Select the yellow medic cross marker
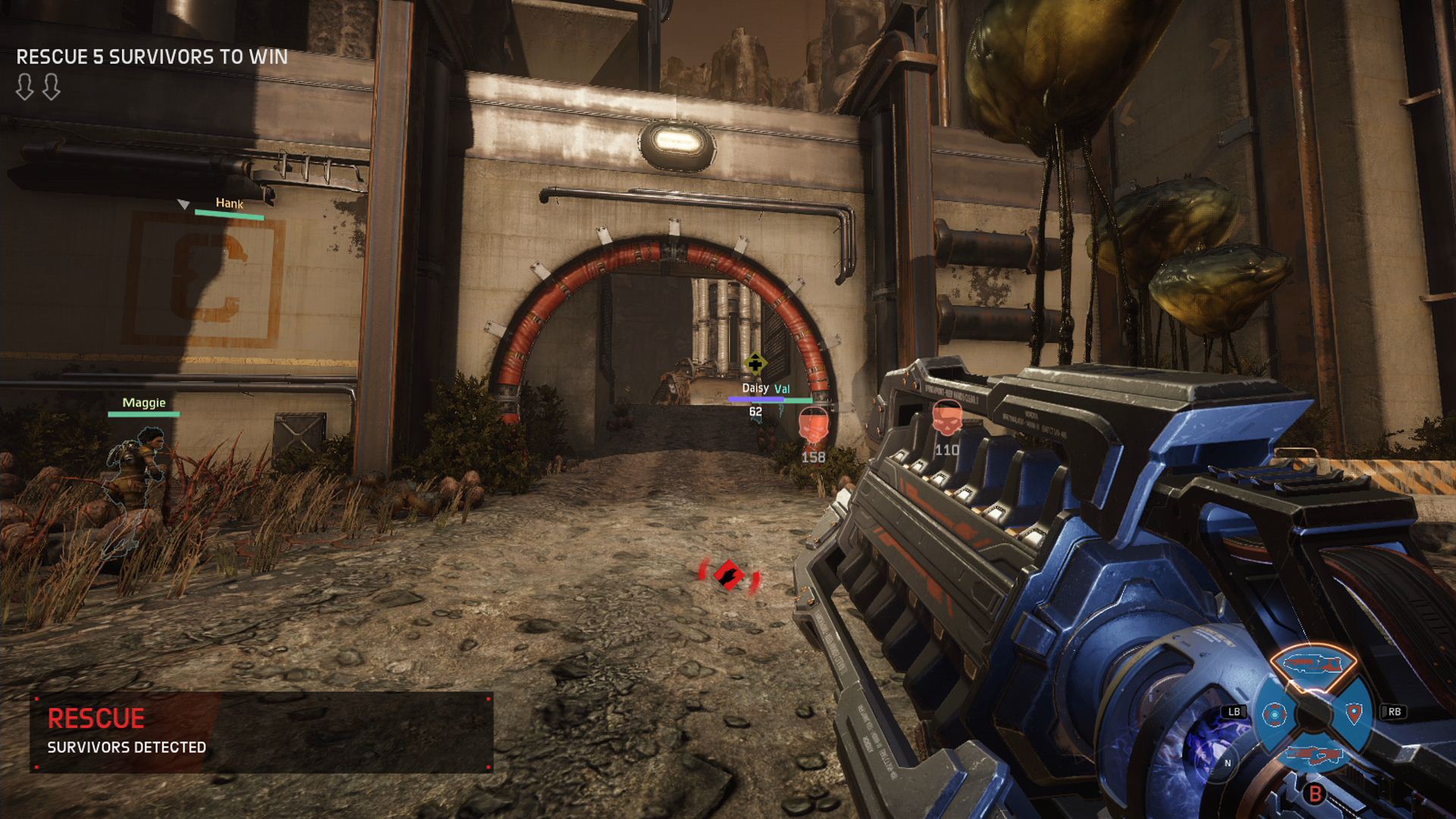This screenshot has width=1456, height=819. (755, 364)
